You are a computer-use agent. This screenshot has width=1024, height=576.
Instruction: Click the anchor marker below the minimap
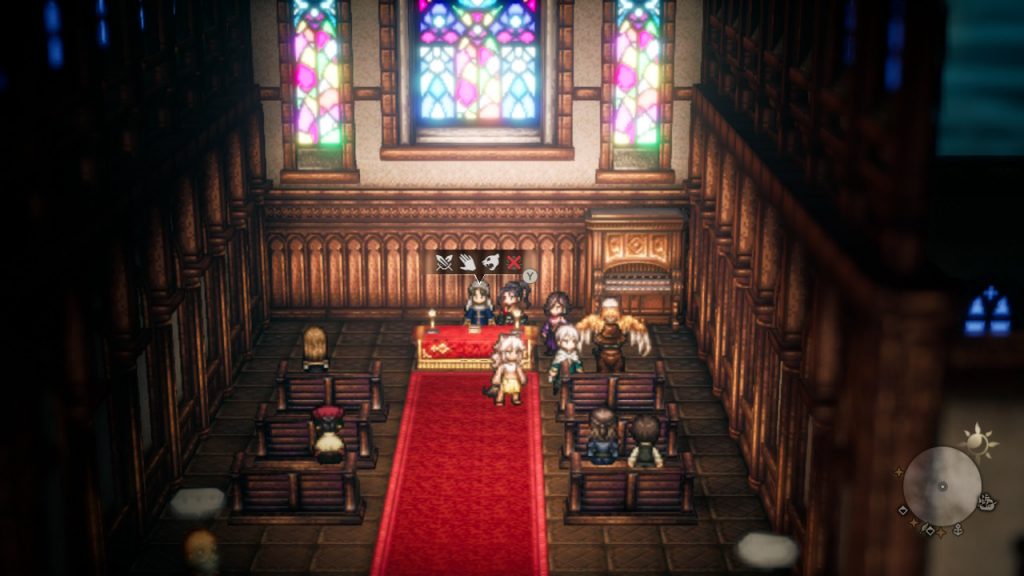point(957,530)
